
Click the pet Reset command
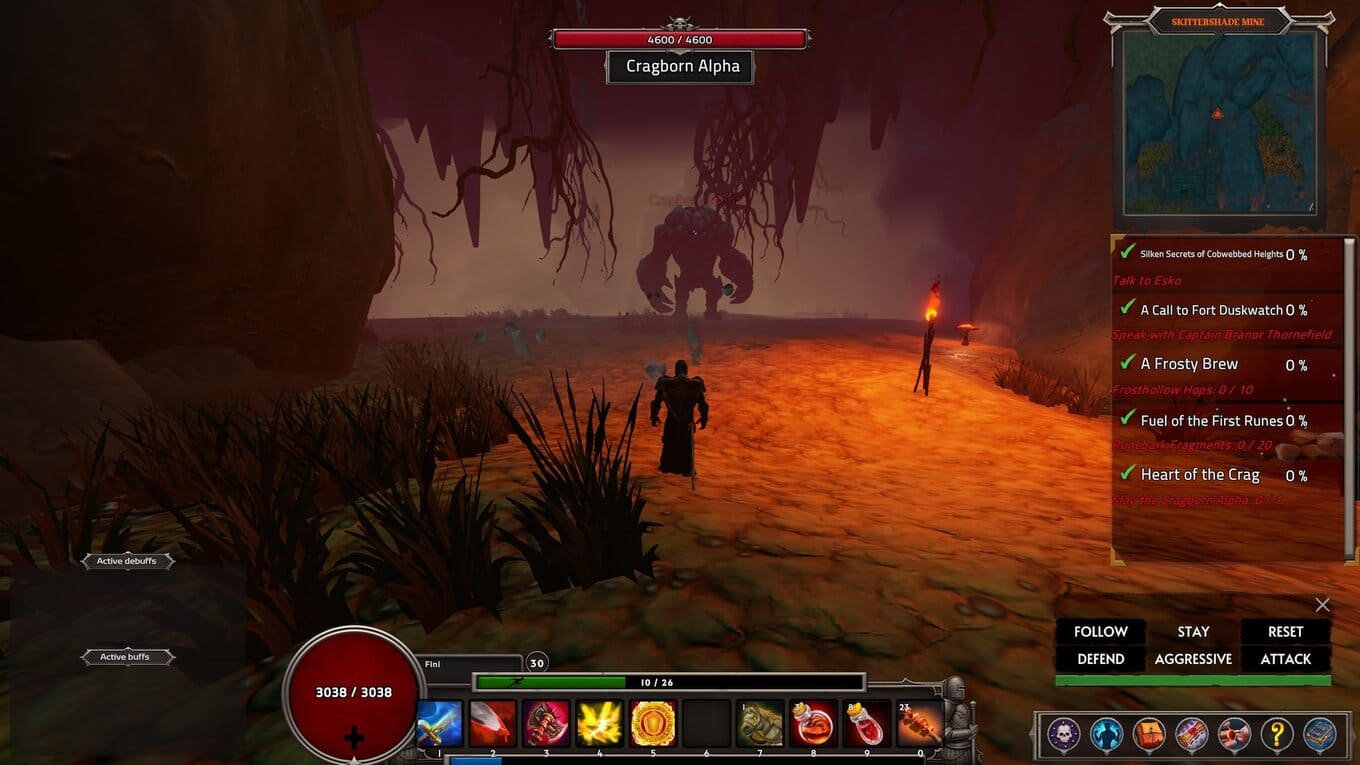click(x=1285, y=632)
